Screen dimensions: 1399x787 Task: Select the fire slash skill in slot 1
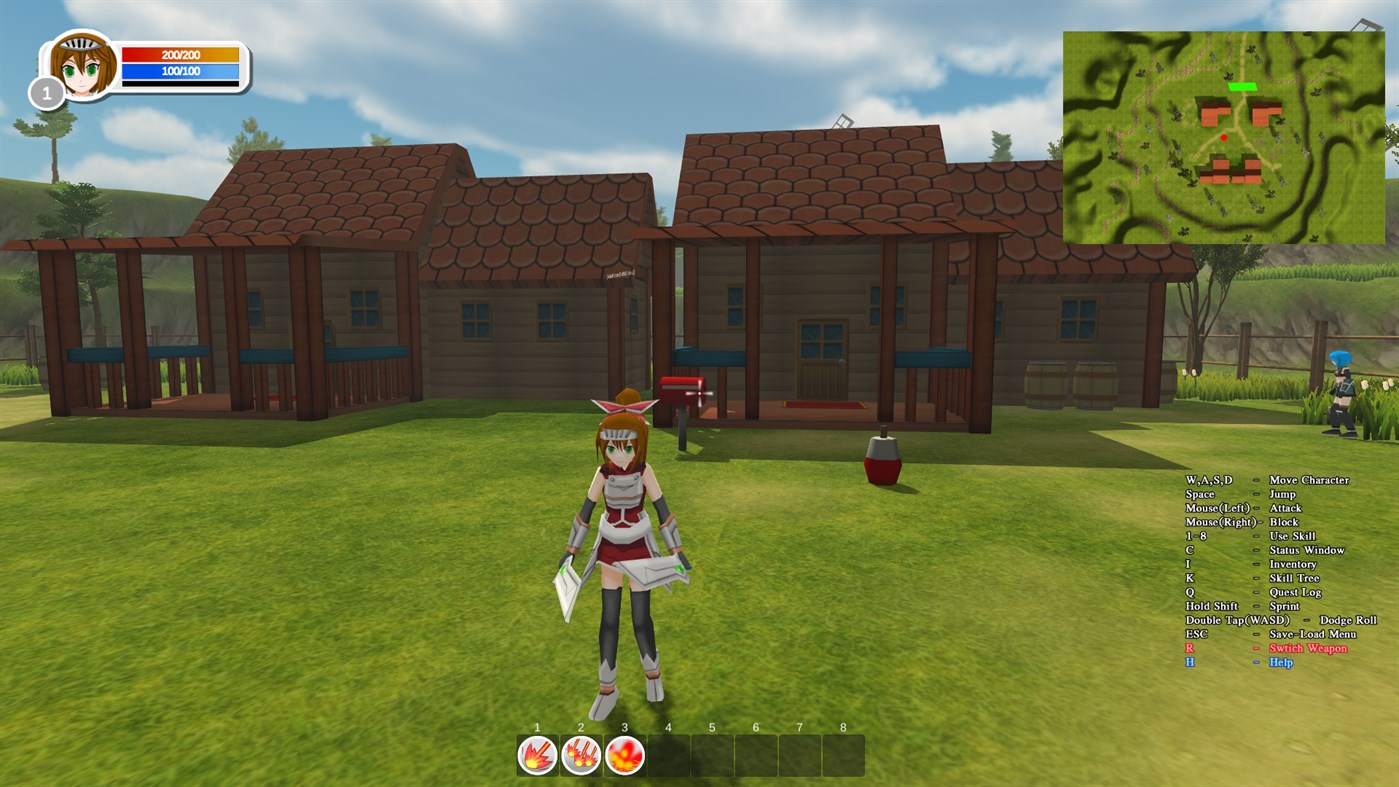[536, 754]
